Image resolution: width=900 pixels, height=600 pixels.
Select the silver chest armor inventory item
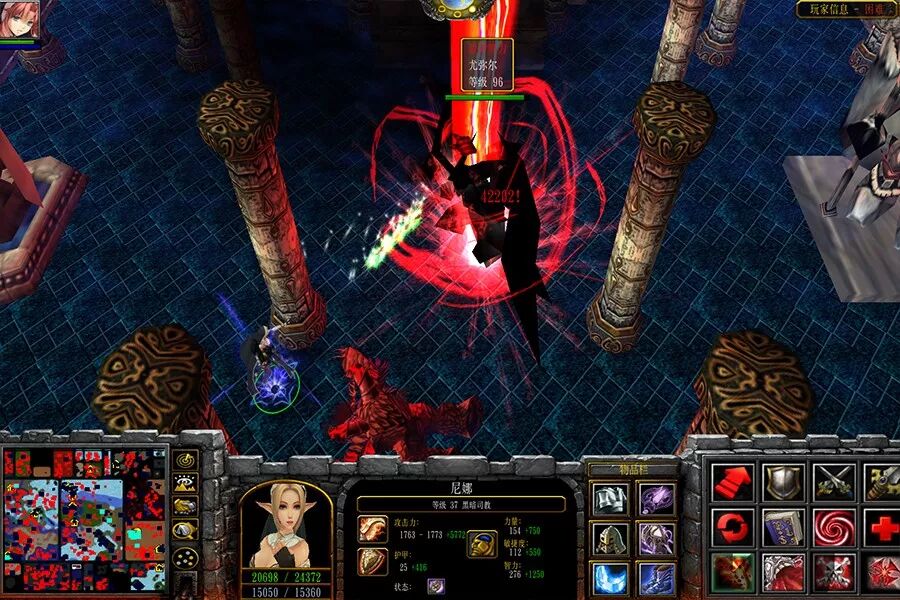[x=609, y=498]
